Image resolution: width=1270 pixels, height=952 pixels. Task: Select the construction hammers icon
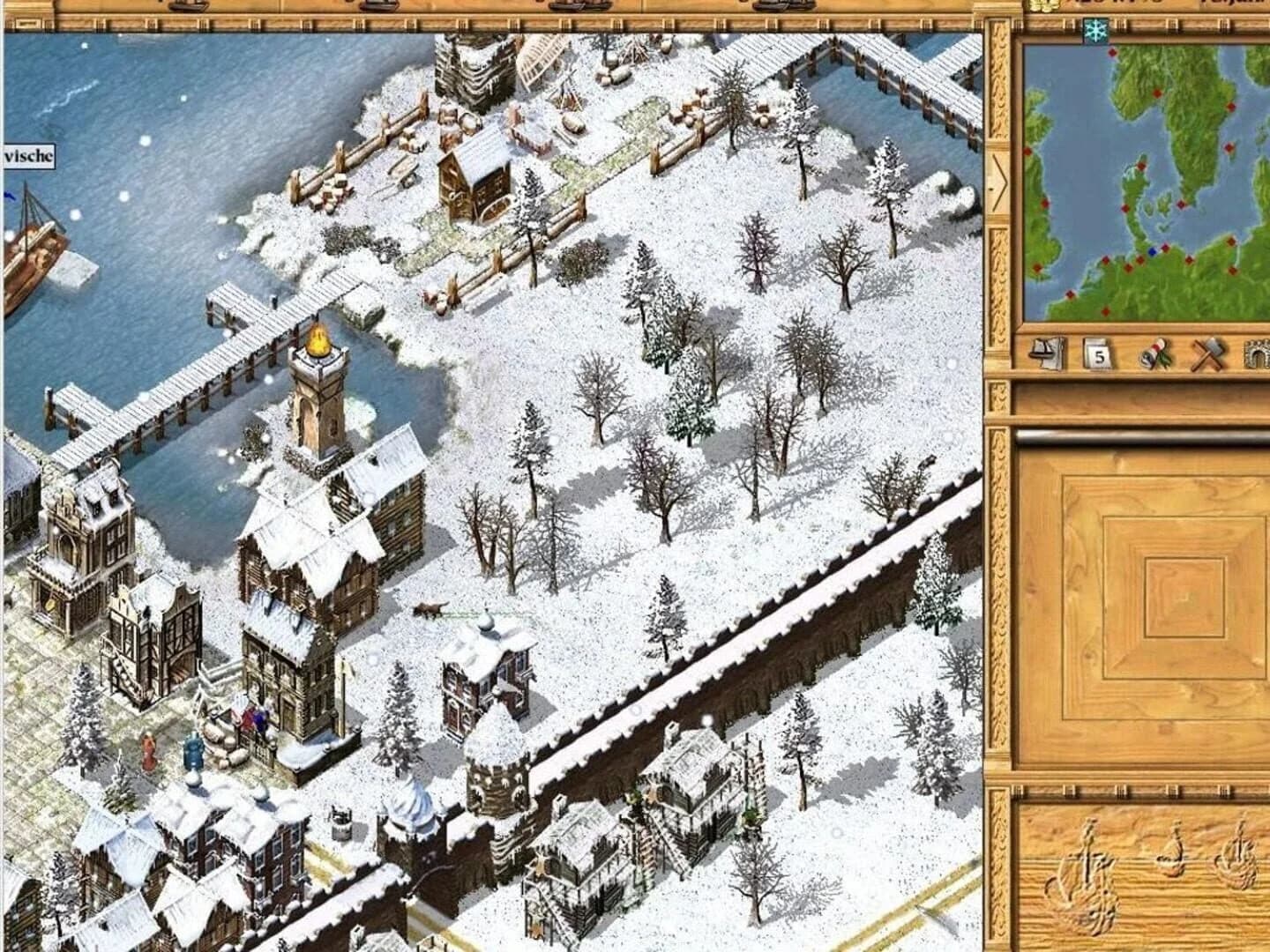point(1206,353)
